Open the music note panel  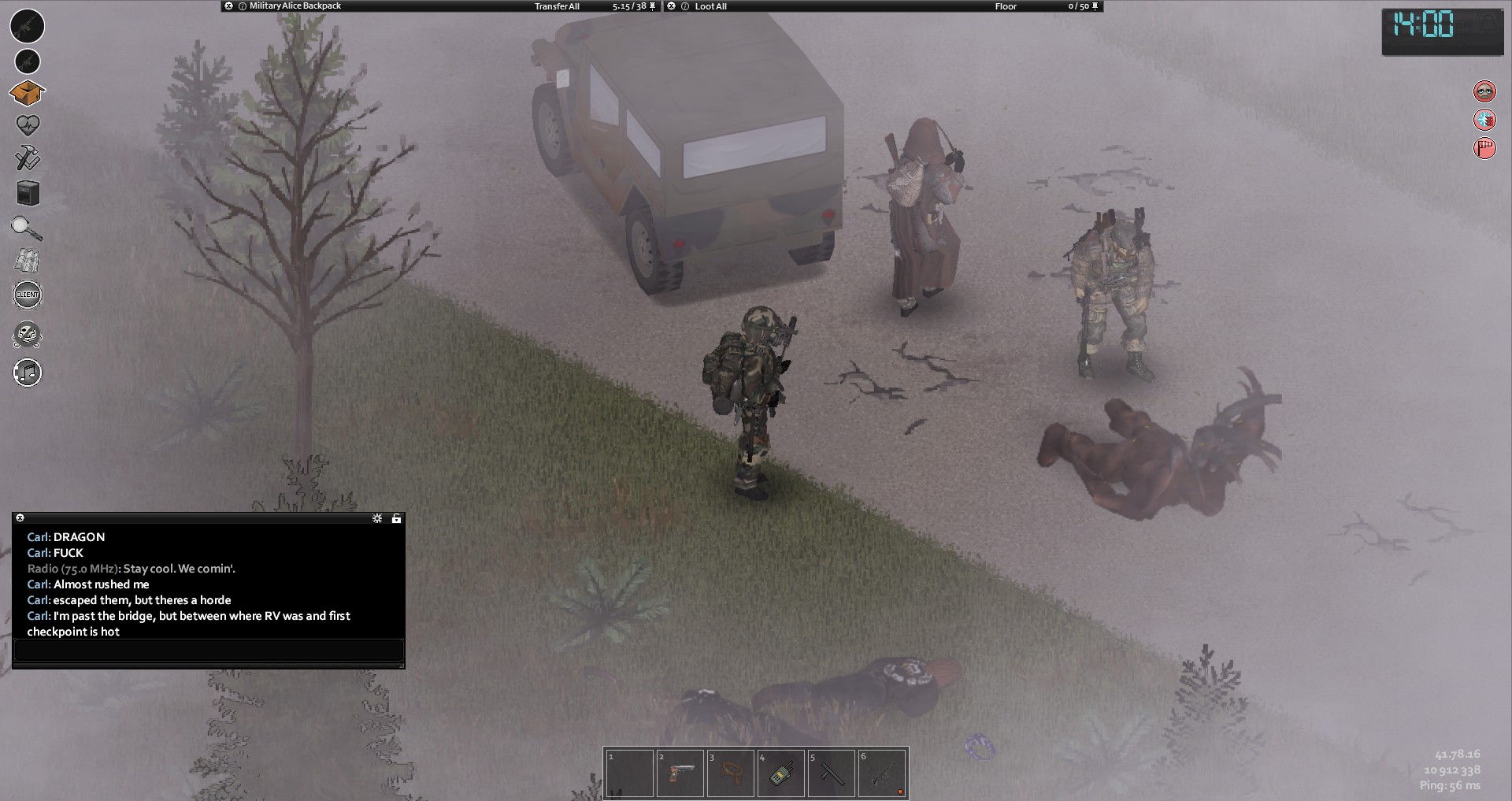click(x=28, y=373)
